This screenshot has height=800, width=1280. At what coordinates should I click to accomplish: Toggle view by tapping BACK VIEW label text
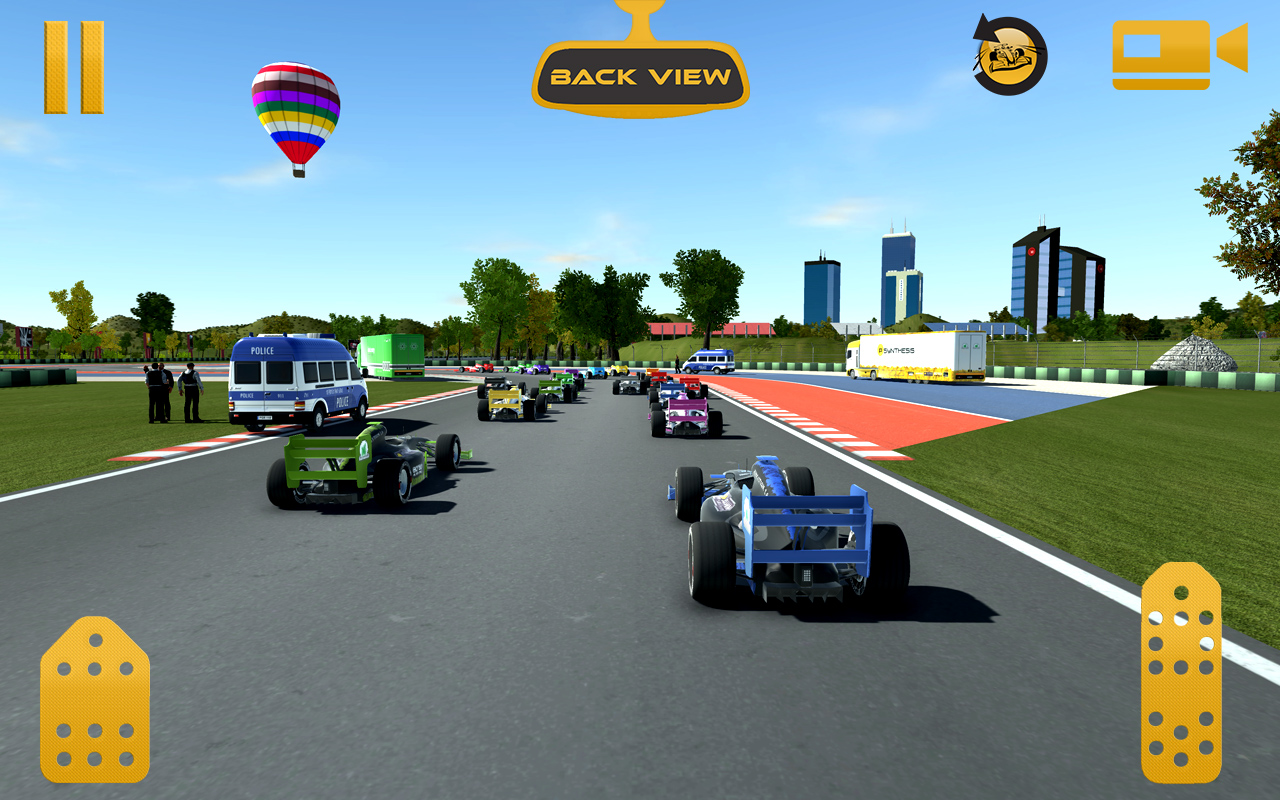(x=640, y=75)
